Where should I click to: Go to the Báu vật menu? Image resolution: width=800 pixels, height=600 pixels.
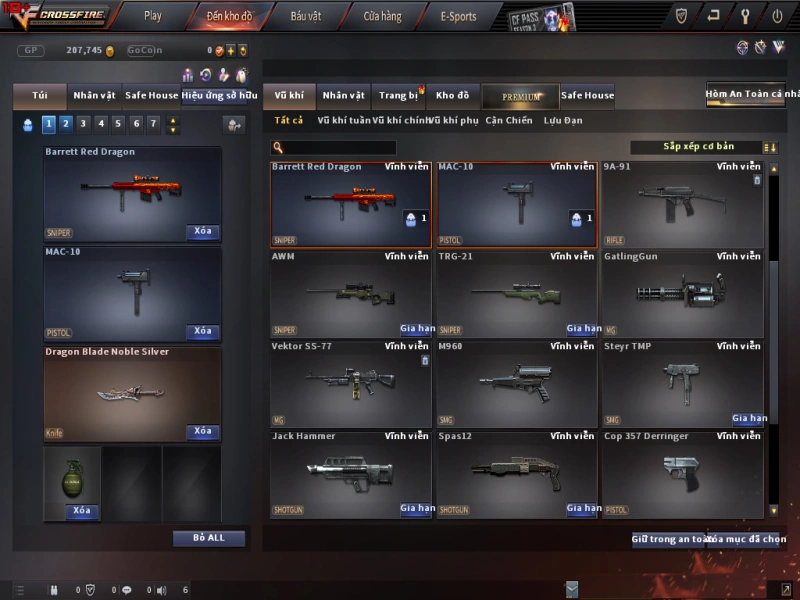click(x=306, y=16)
